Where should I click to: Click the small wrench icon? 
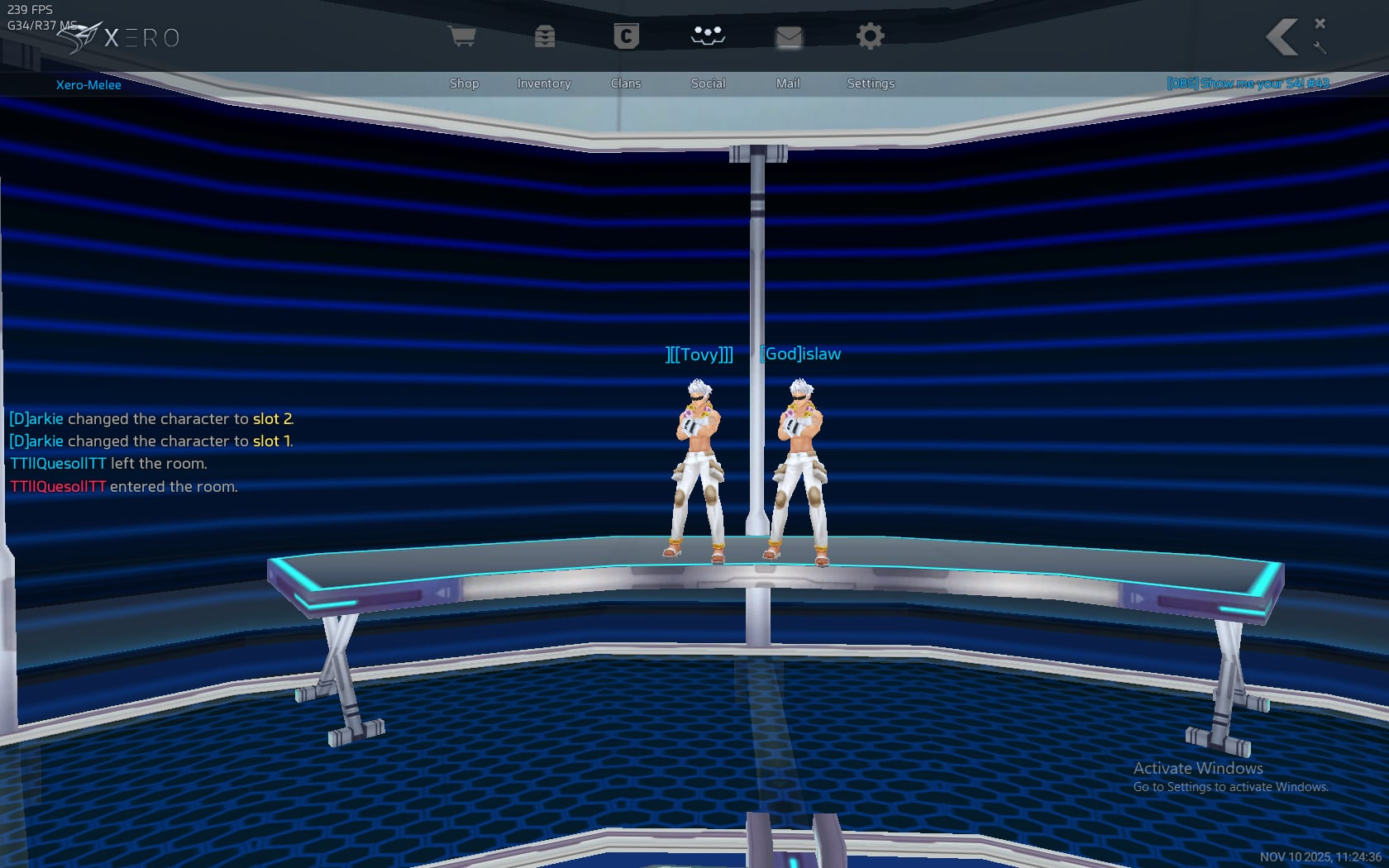(x=1320, y=48)
